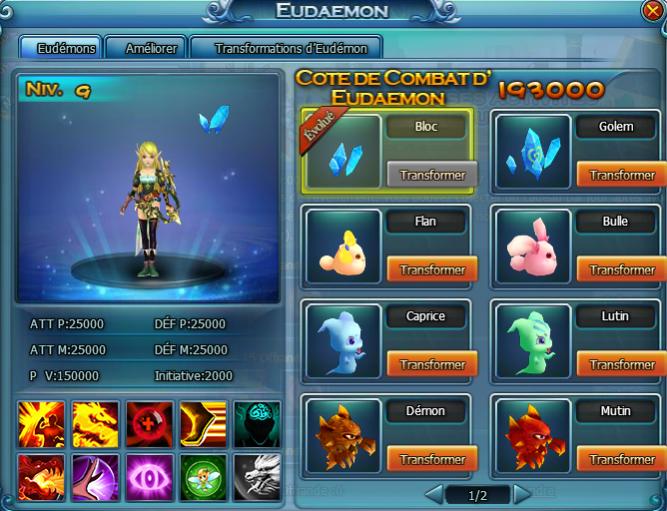Transform into Mutin
The height and width of the screenshot is (511, 667).
[622, 460]
